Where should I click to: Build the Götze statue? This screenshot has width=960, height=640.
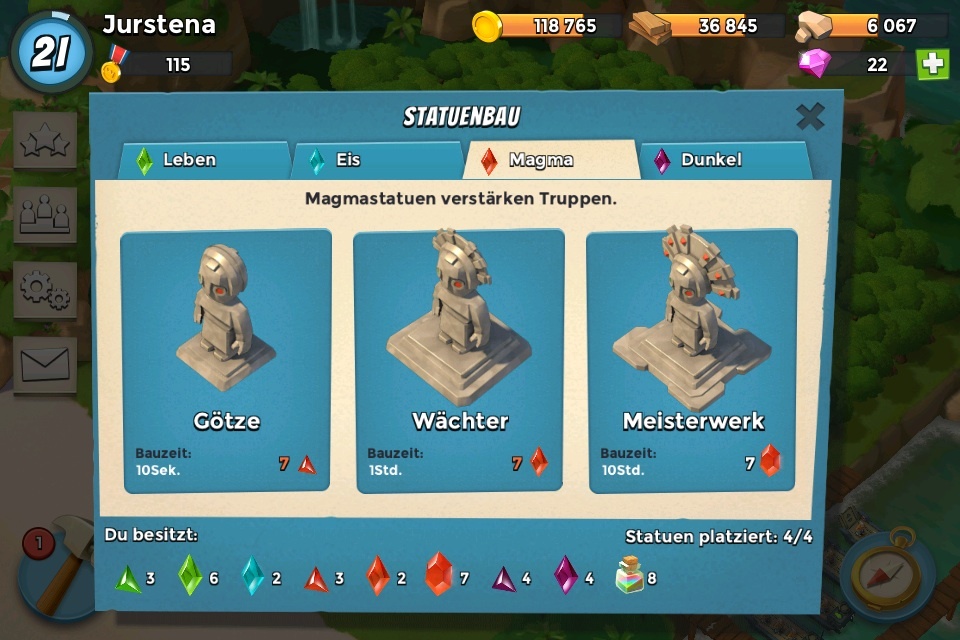coord(226,360)
